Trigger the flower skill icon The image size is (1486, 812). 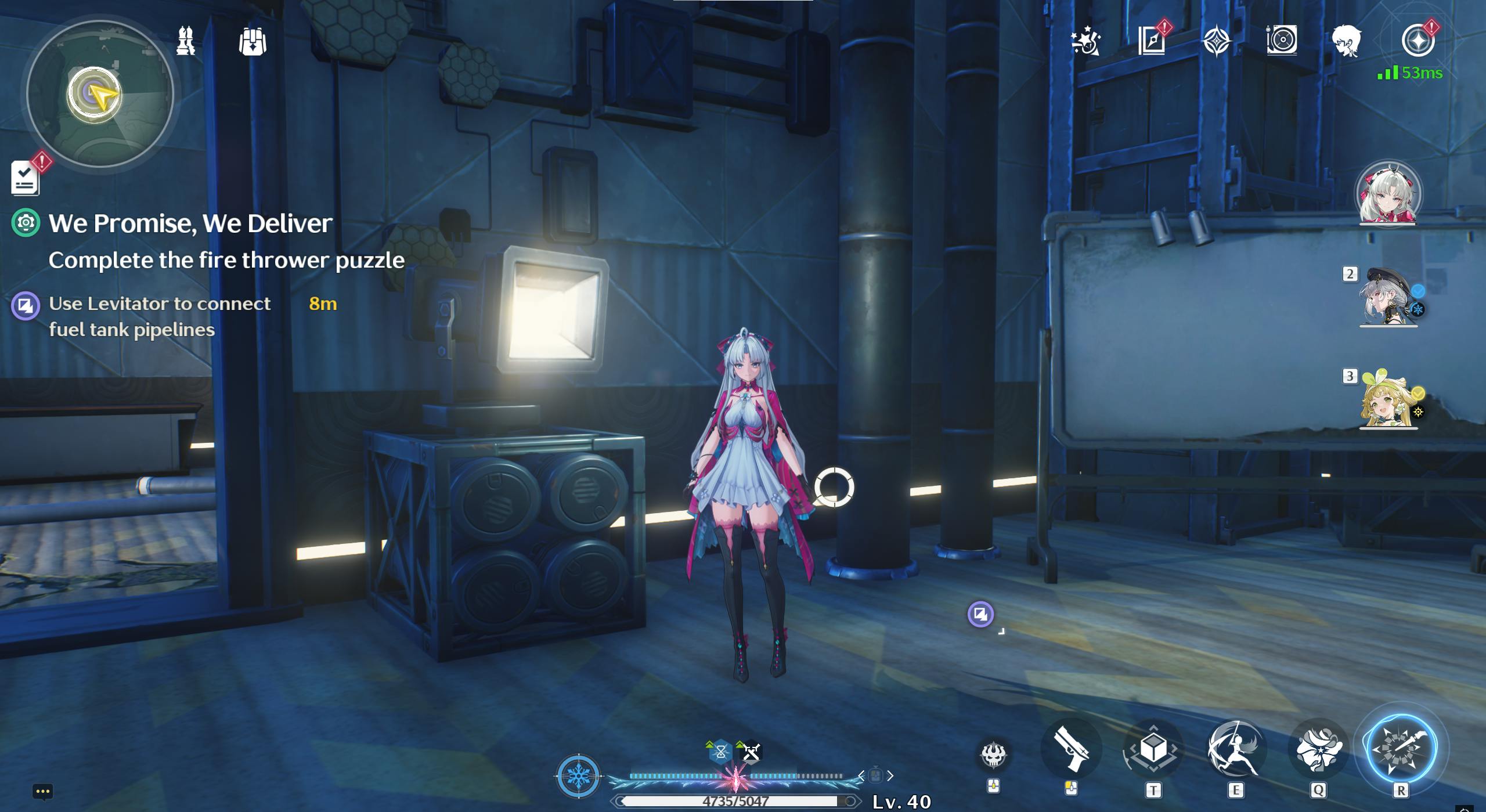(x=1318, y=749)
